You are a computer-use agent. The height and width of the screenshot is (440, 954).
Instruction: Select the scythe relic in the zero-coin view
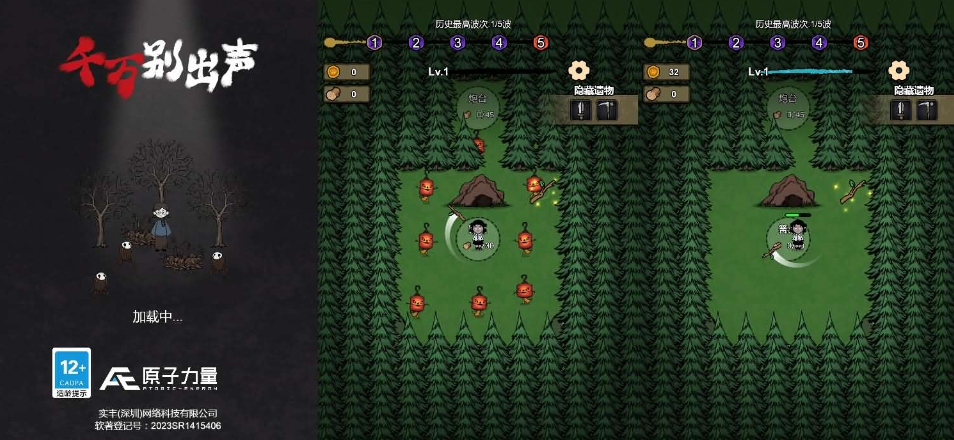coord(607,110)
